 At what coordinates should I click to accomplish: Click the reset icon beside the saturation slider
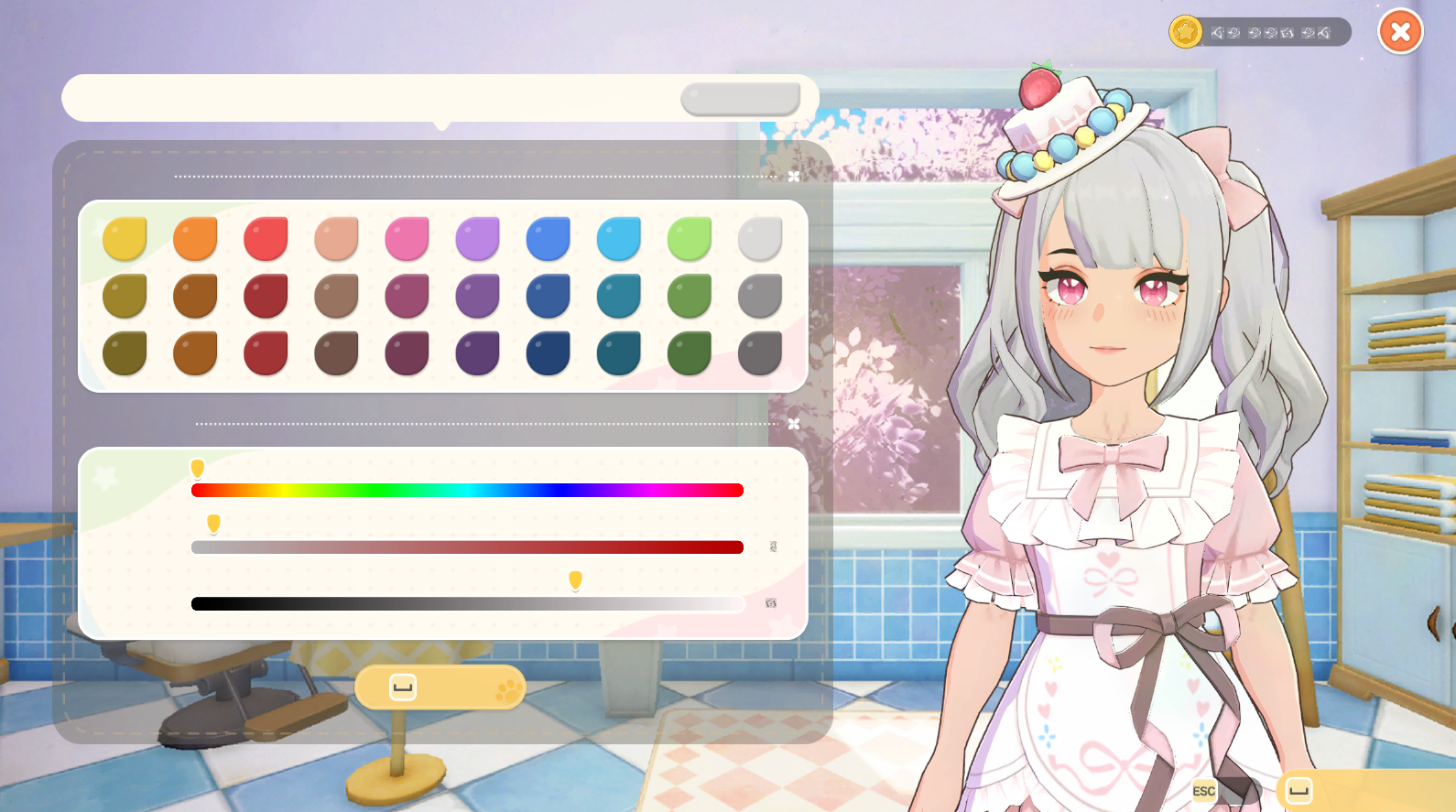774,547
